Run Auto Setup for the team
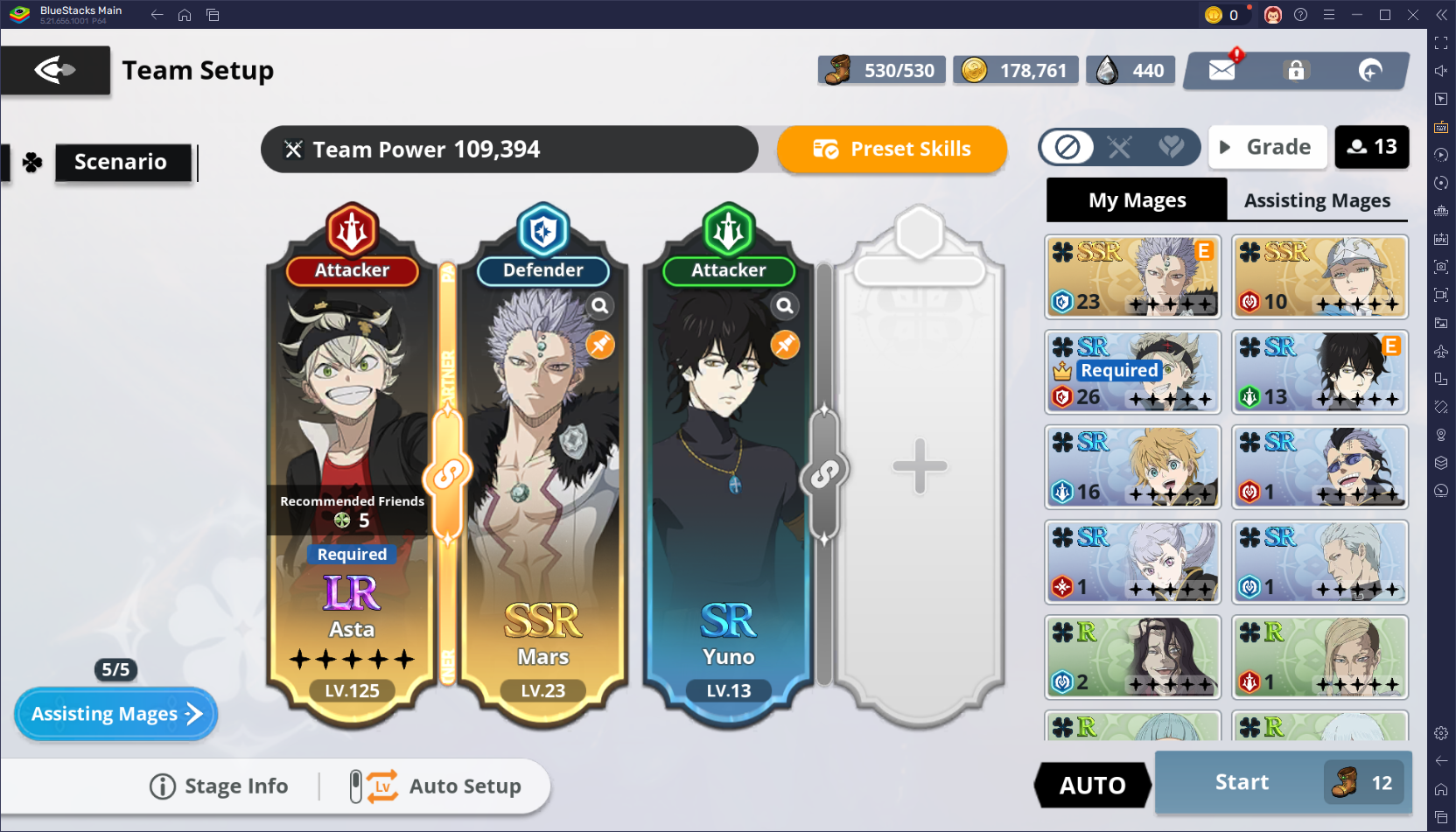This screenshot has height=832, width=1456. coord(436,787)
